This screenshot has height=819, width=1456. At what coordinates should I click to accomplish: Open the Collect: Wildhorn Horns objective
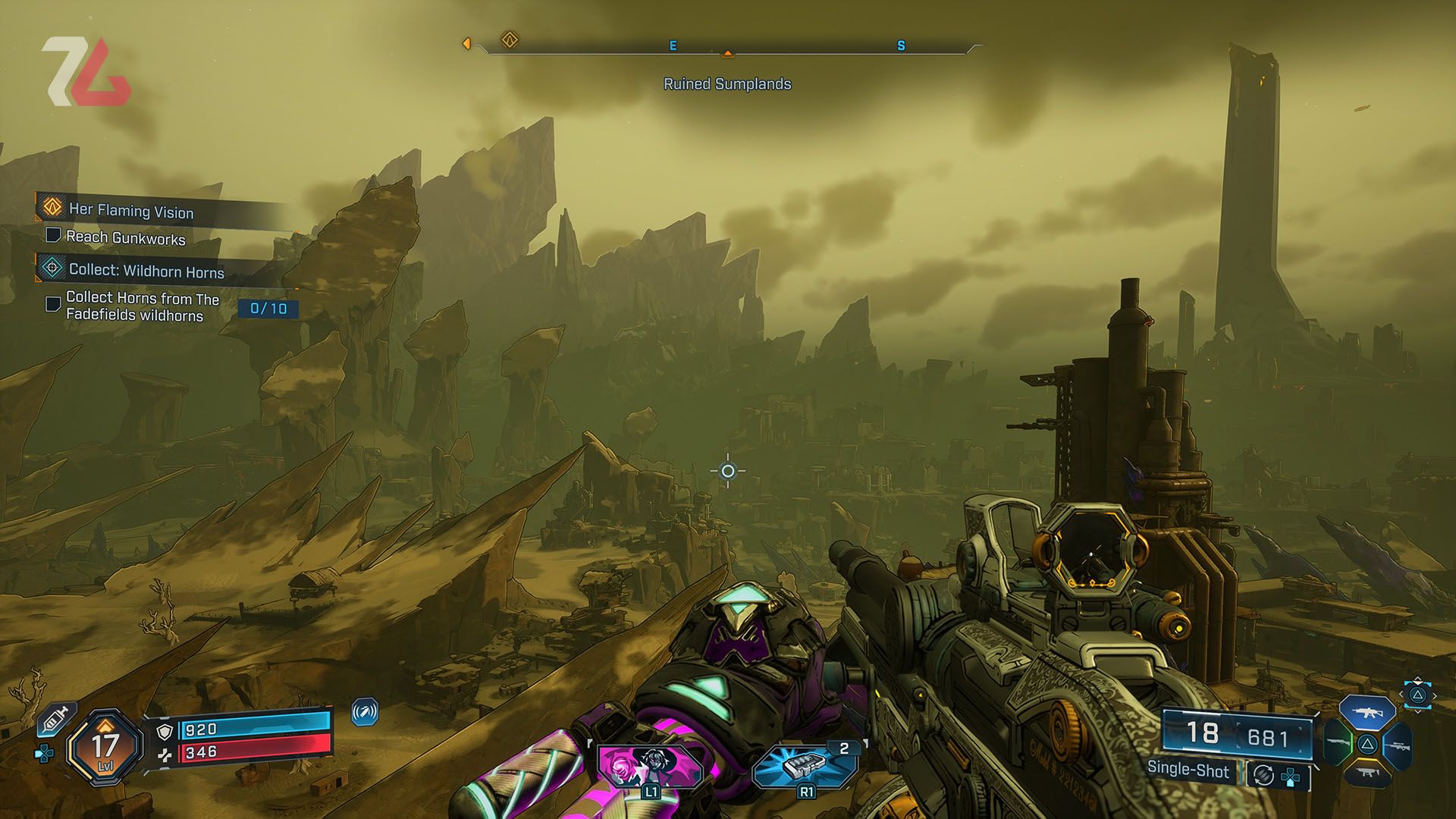pyautogui.click(x=146, y=271)
